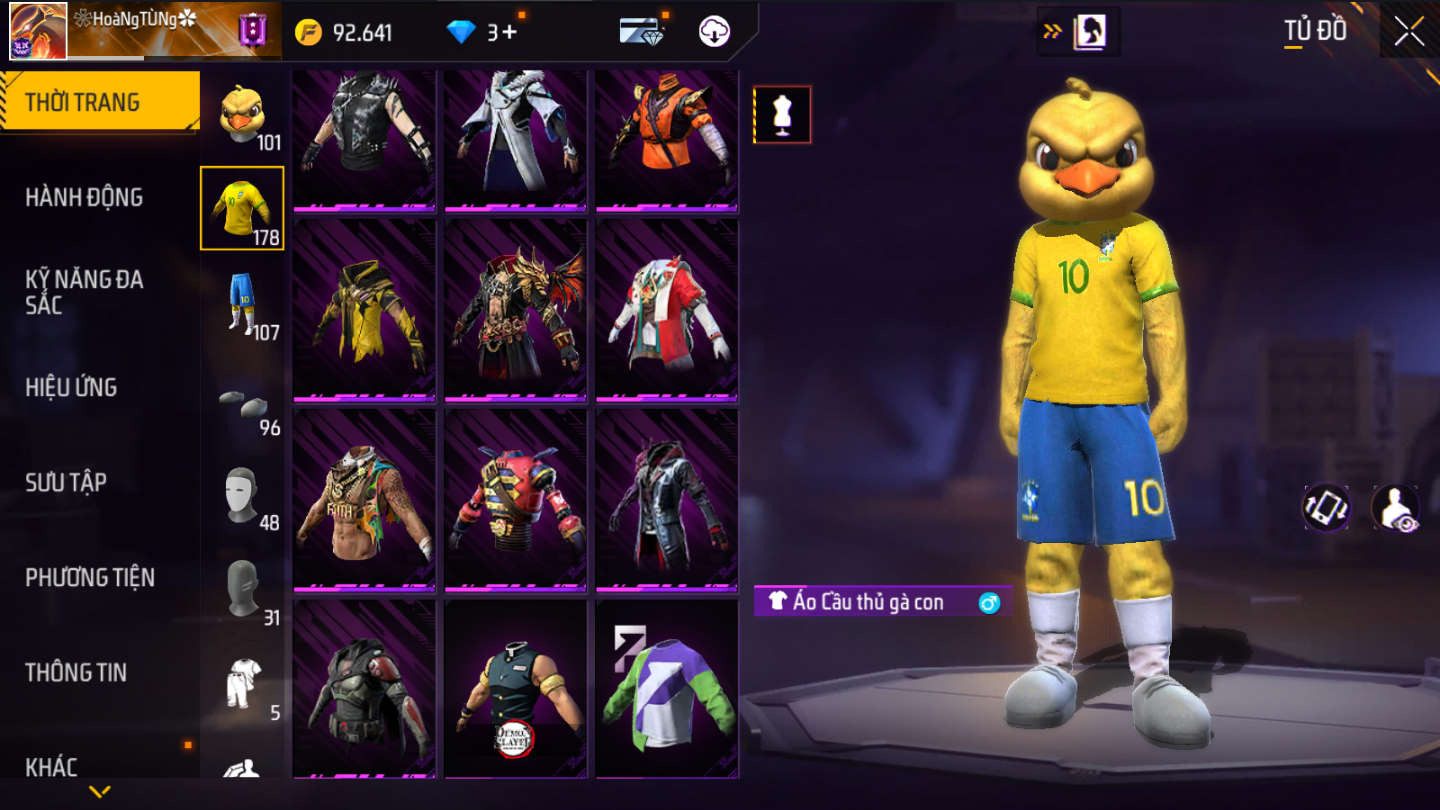Screen dimensions: 1440x810
Task: Click the mannequin outfit preview button
Action: [x=782, y=114]
